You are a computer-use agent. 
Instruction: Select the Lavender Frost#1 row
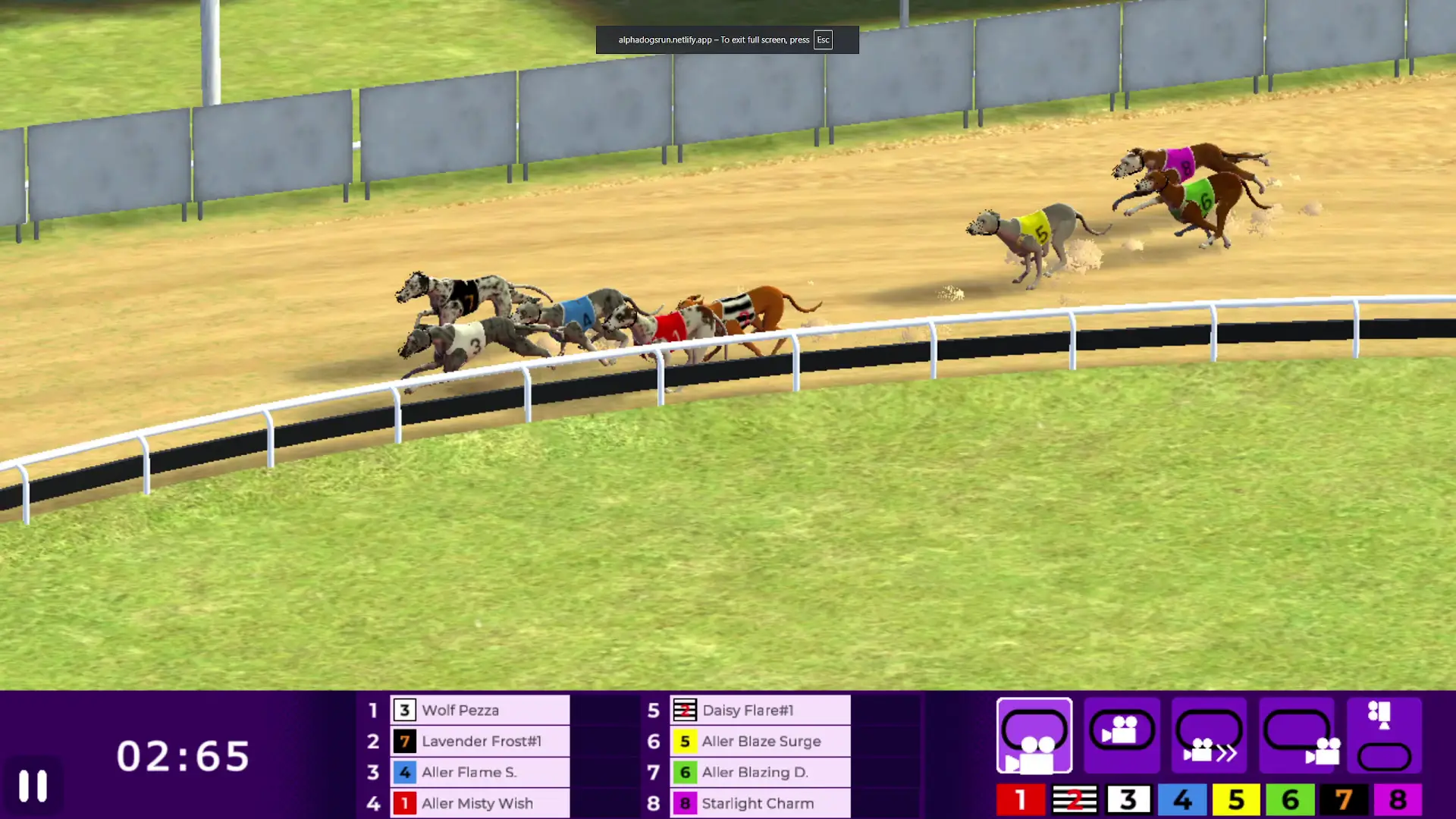point(479,742)
